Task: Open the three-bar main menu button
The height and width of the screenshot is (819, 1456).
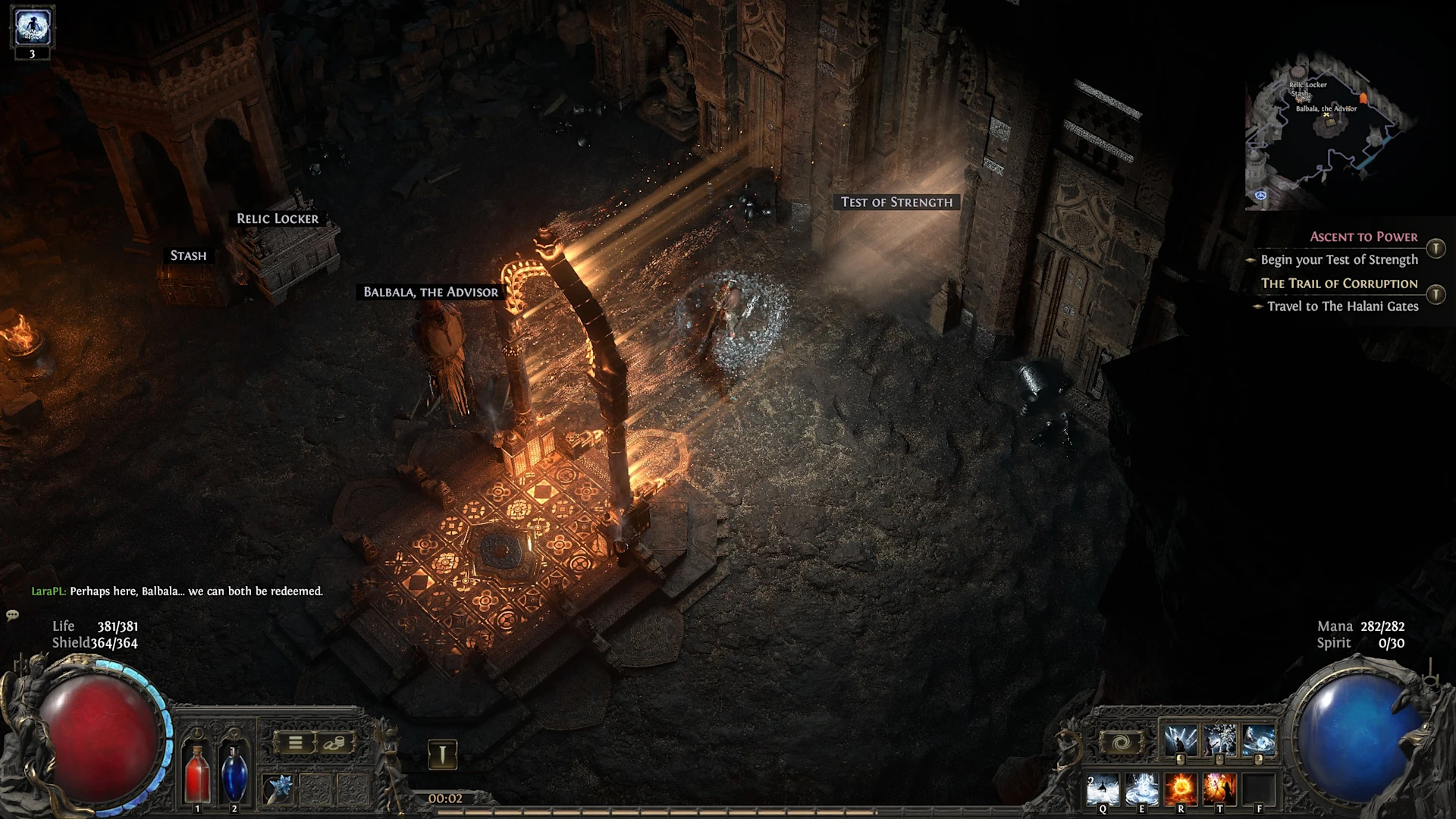Action: tap(295, 743)
